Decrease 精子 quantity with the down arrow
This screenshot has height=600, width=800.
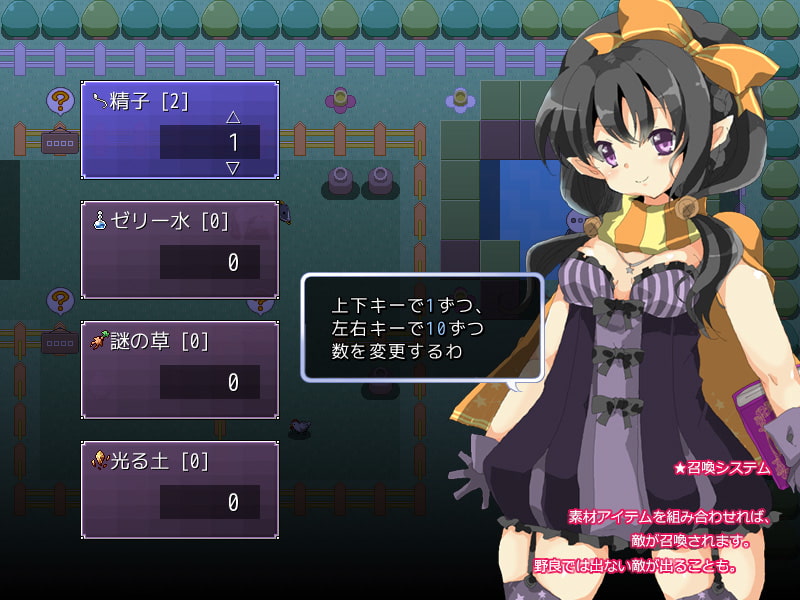tap(233, 167)
